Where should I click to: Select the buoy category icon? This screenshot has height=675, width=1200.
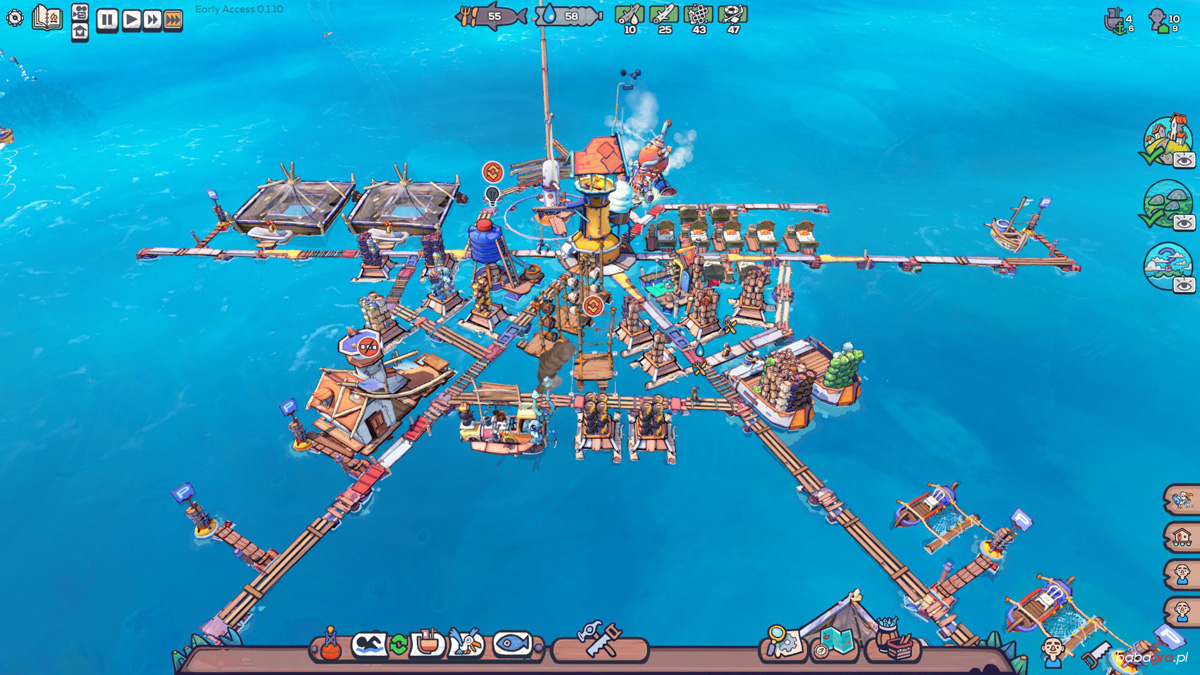coord(330,645)
